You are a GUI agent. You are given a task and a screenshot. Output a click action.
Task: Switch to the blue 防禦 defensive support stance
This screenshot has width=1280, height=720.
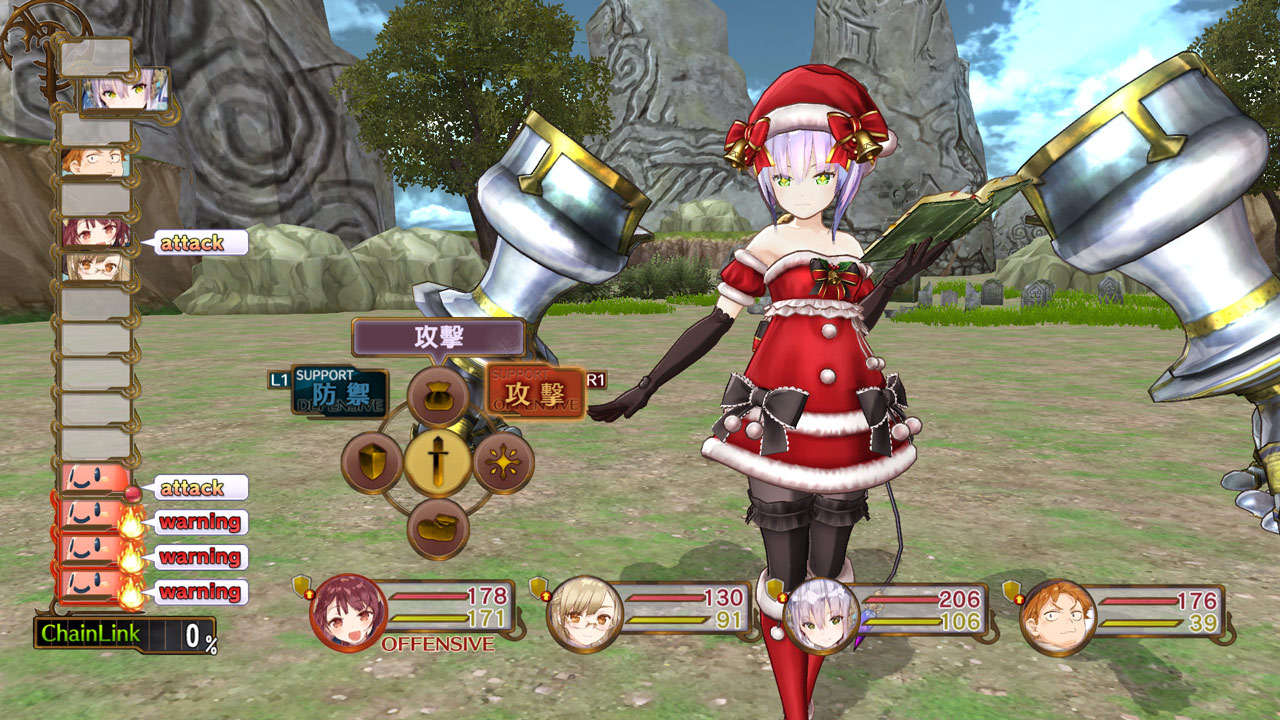point(339,391)
